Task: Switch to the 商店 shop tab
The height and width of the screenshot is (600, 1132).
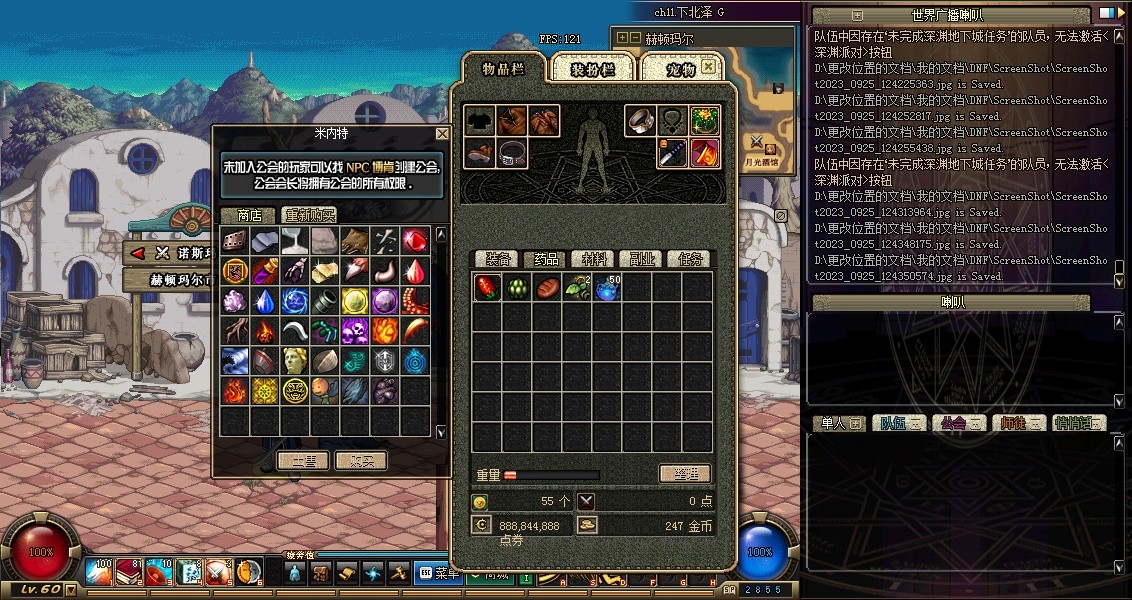Action: tap(248, 215)
